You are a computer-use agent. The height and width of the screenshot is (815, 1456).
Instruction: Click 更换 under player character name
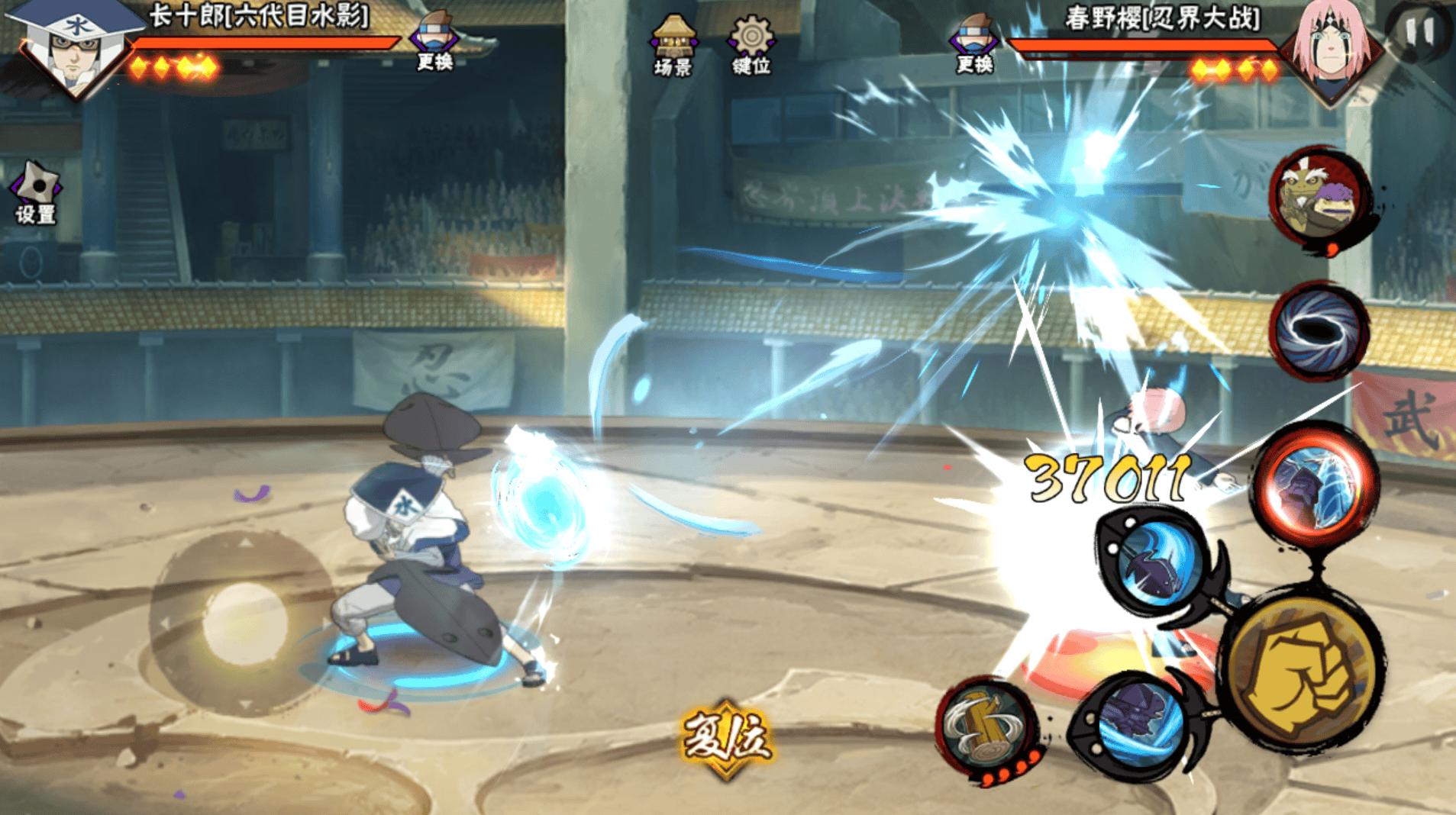(434, 42)
